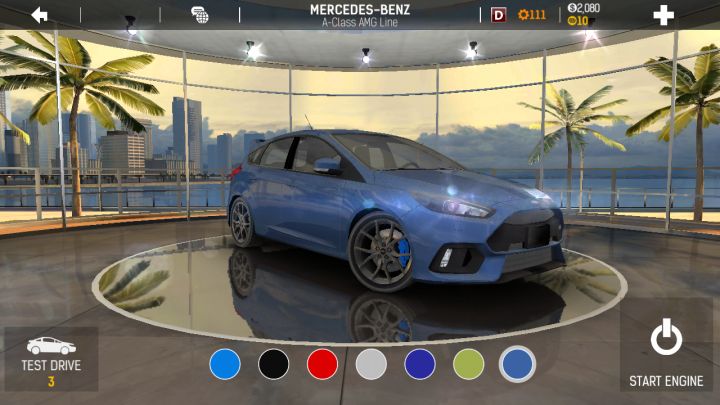This screenshot has width=720, height=405.
Task: Start a test drive of this car
Action: click(51, 358)
